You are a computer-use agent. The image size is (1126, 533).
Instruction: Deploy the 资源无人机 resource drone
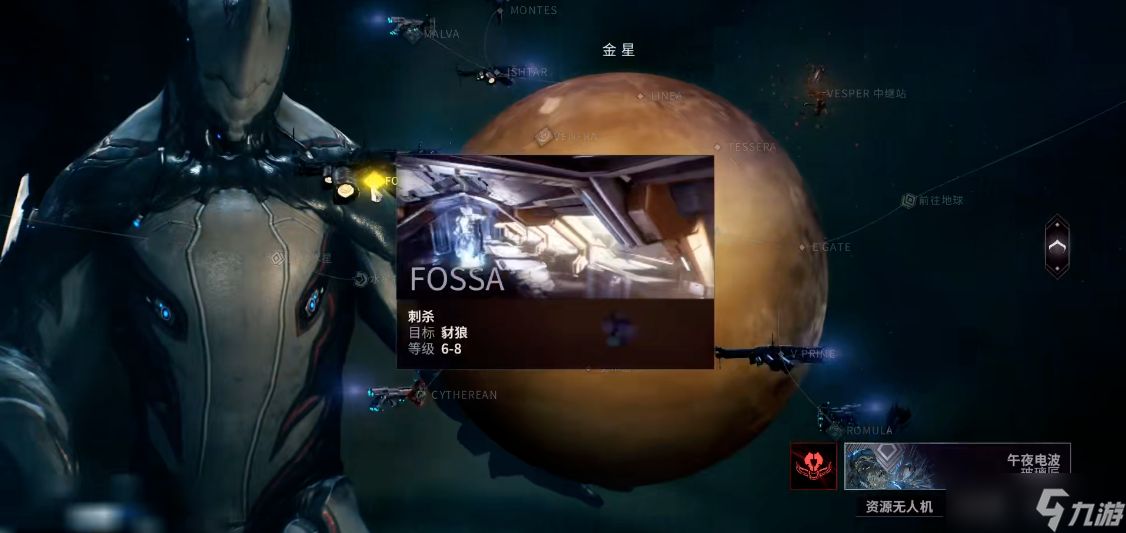click(899, 507)
